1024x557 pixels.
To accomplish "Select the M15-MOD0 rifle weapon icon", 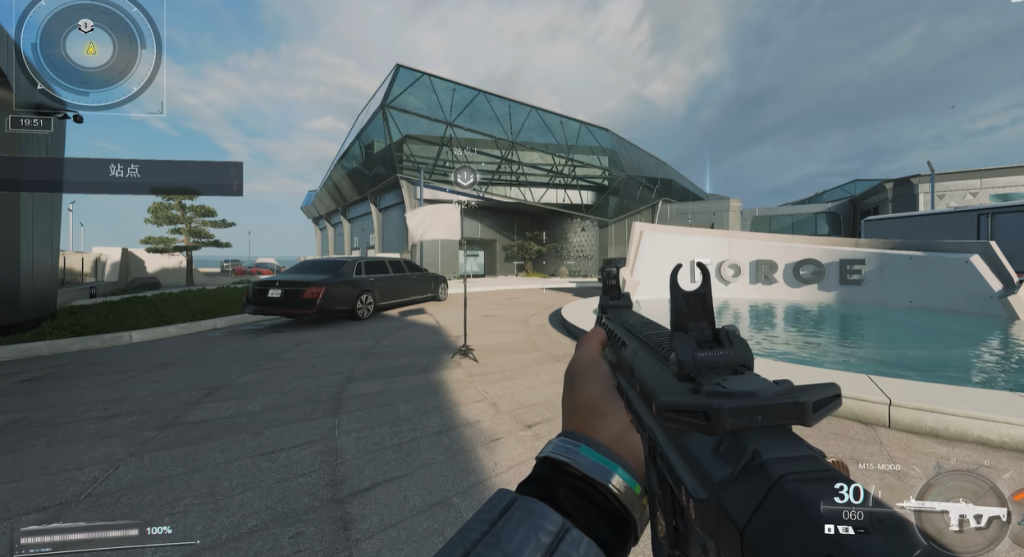I will [x=950, y=514].
